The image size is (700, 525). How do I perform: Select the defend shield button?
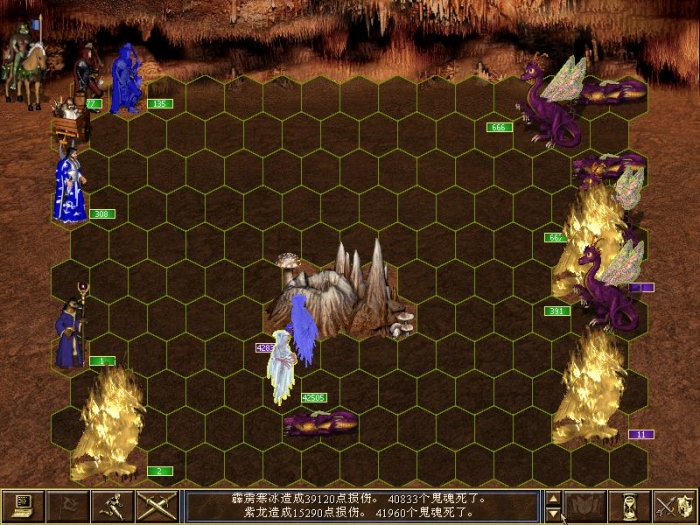[675, 506]
